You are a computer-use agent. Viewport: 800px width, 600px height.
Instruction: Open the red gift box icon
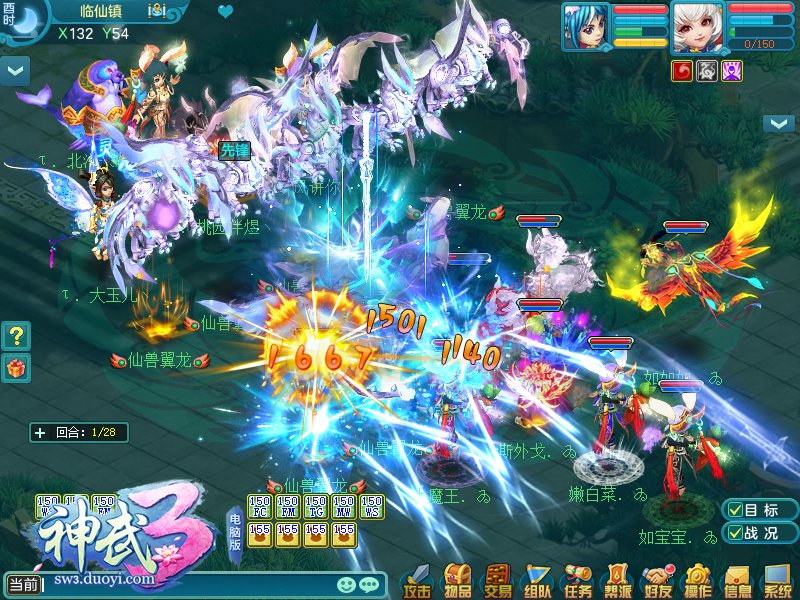(x=16, y=367)
